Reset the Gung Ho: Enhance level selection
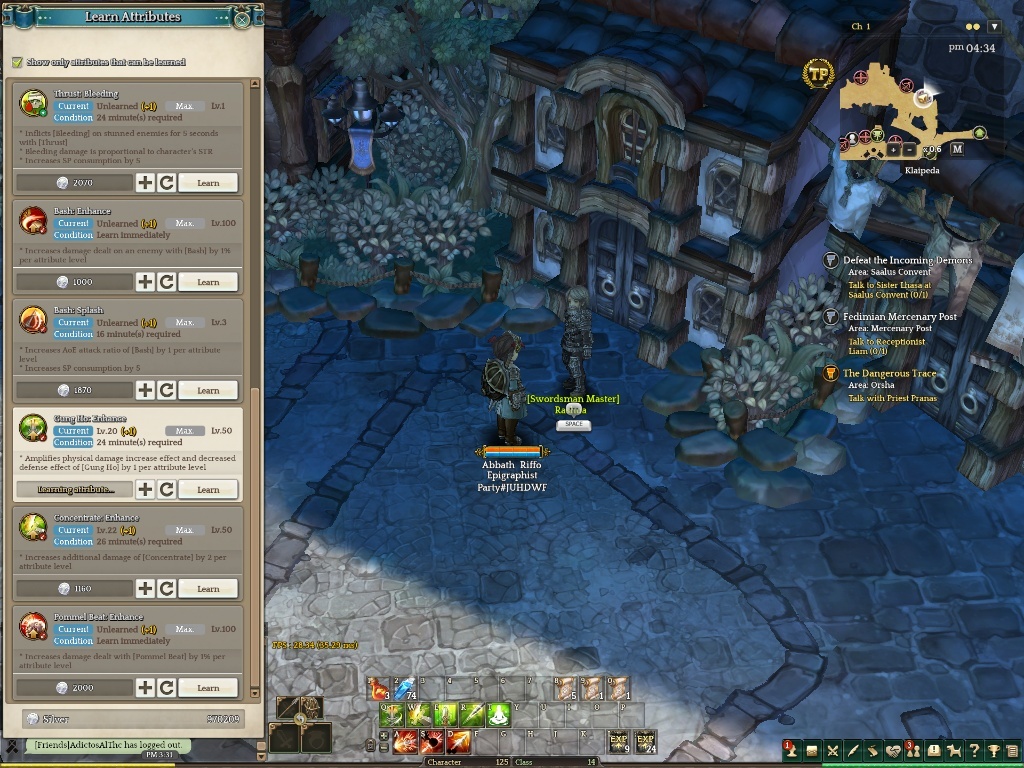The width and height of the screenshot is (1024, 768). coord(167,489)
